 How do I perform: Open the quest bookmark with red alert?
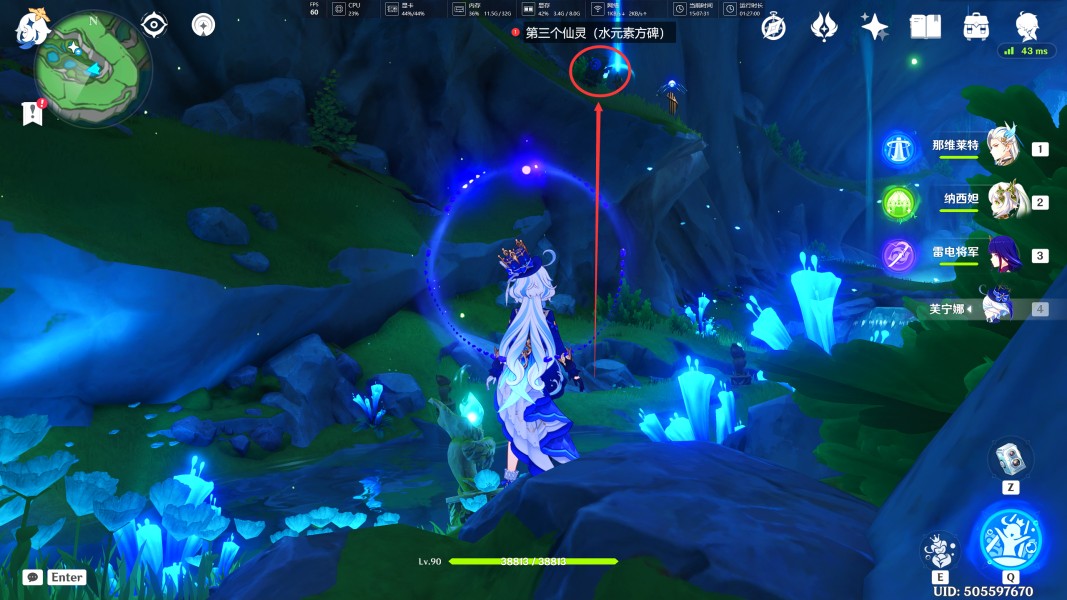tap(33, 113)
